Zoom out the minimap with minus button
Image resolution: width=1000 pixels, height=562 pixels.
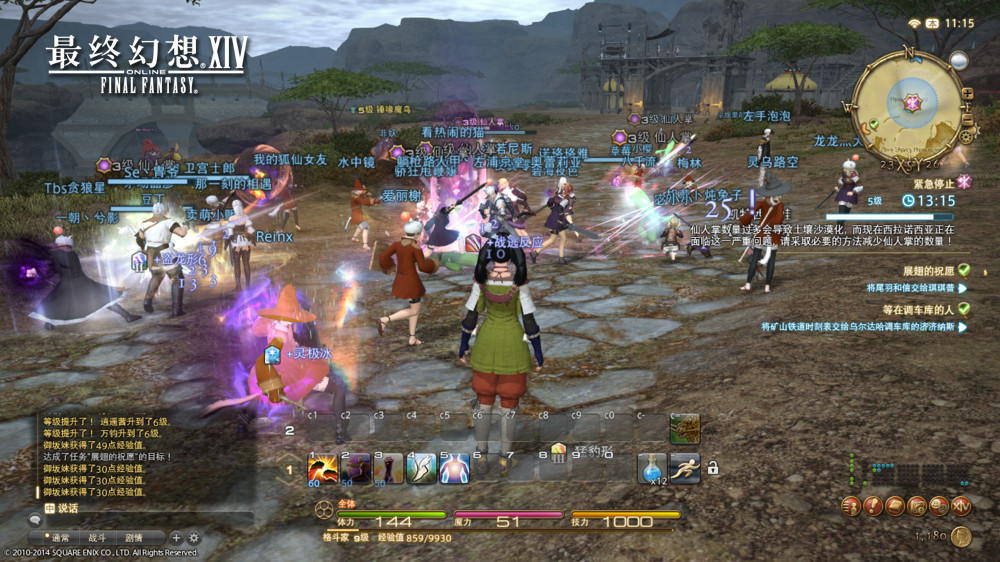pos(967,116)
